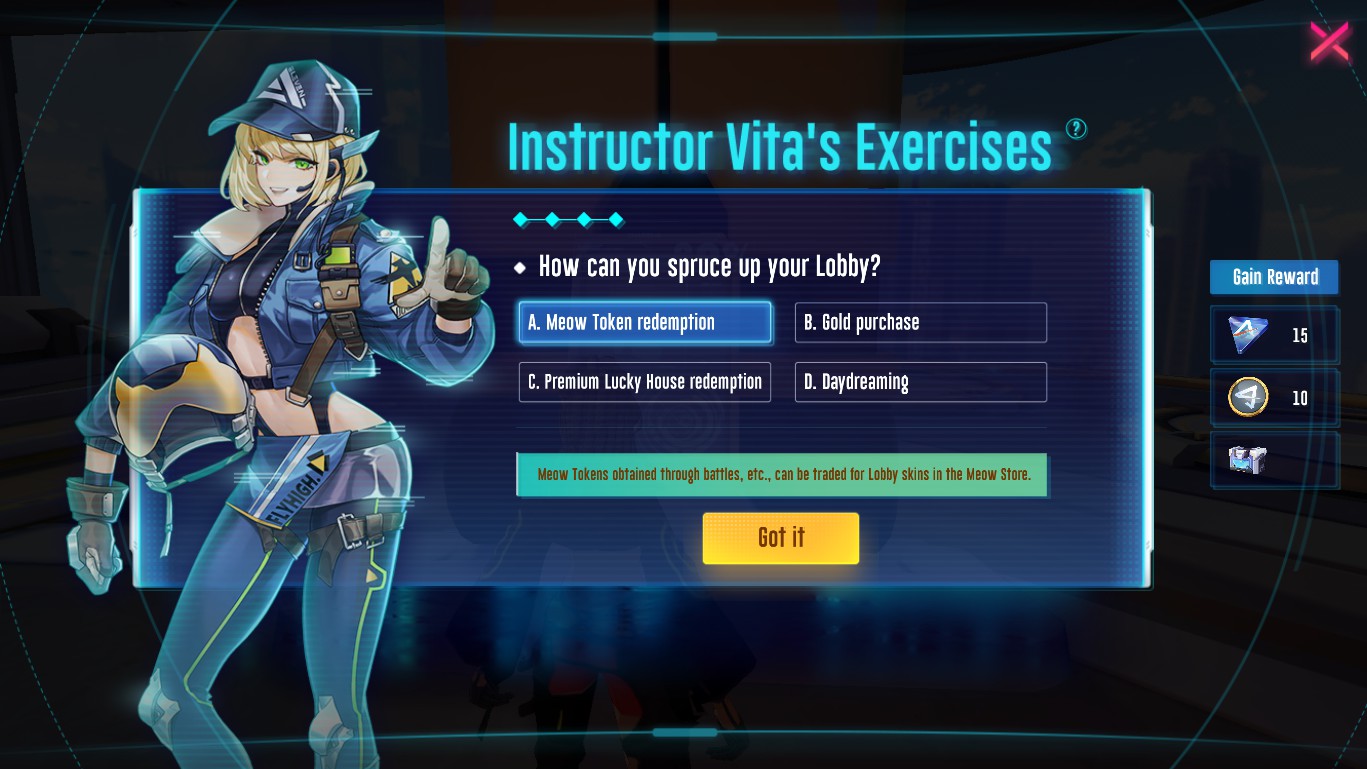The image size is (1367, 769).
Task: Select answer D. Daydreaming
Action: pos(920,382)
